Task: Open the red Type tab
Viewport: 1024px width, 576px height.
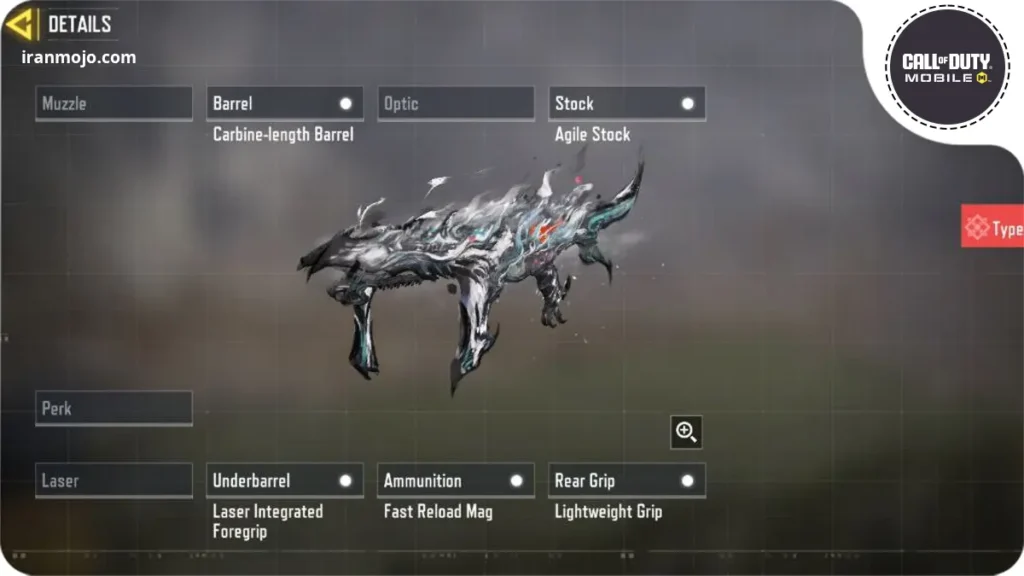Action: pos(992,227)
